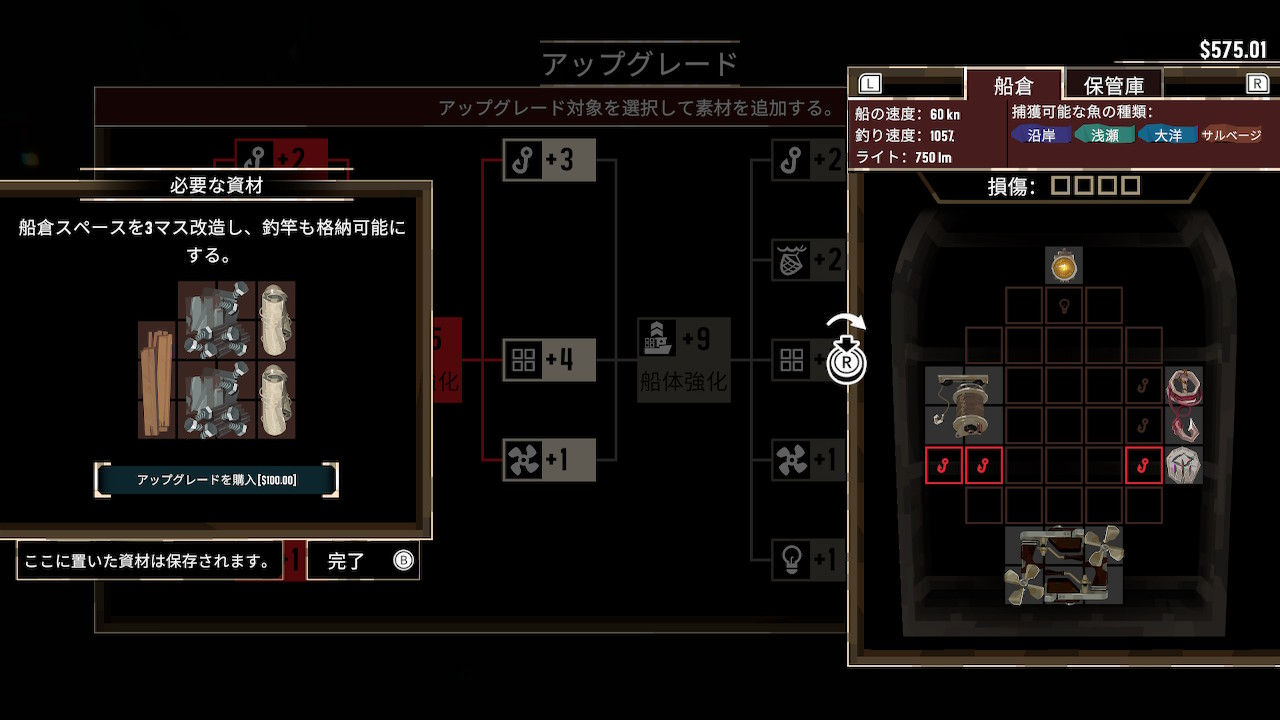
Task: Purchase the upgrade for $100.00
Action: (x=216, y=480)
